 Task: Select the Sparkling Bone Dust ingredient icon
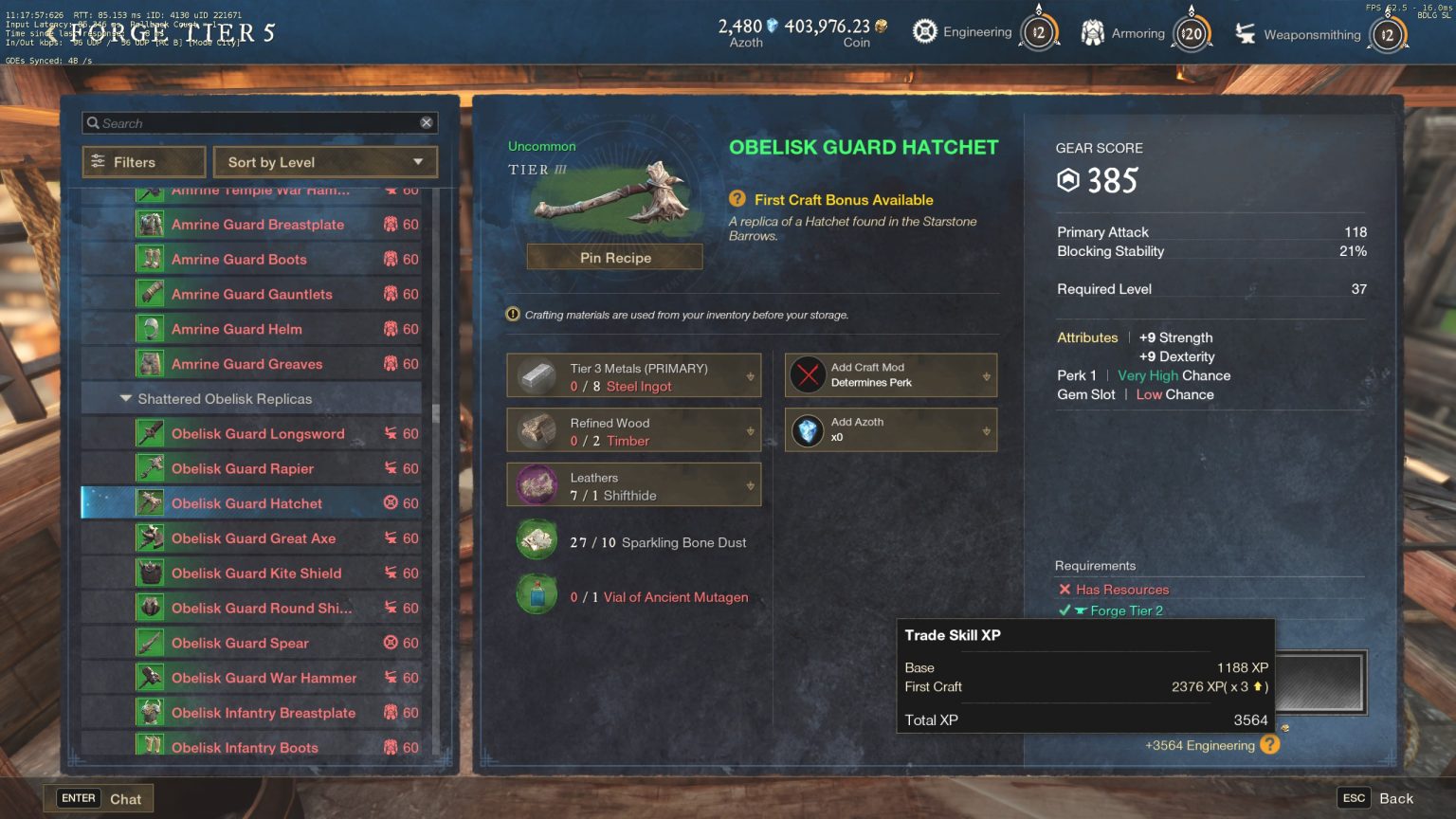(537, 540)
